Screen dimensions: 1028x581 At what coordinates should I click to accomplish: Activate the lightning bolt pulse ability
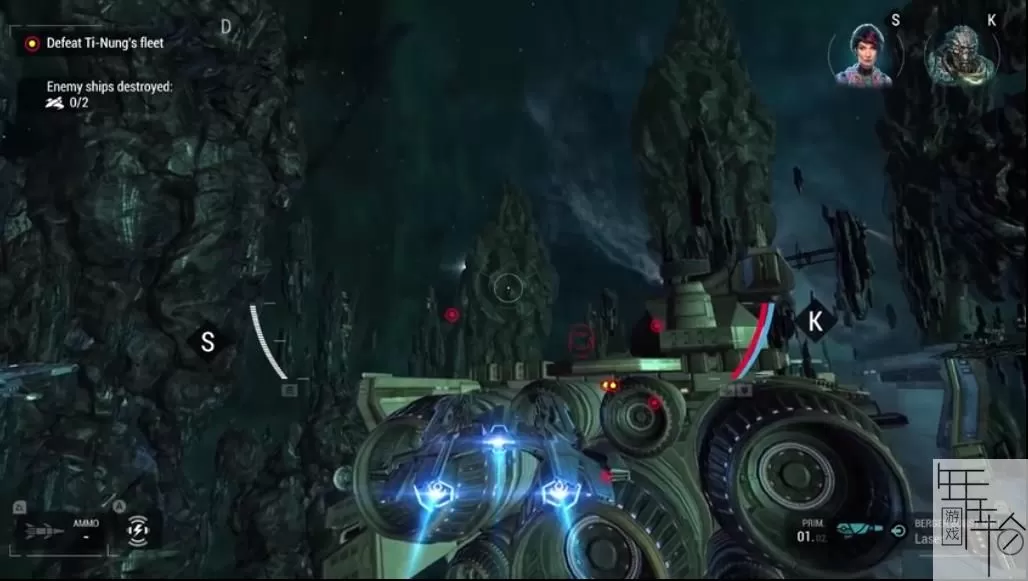[137, 531]
